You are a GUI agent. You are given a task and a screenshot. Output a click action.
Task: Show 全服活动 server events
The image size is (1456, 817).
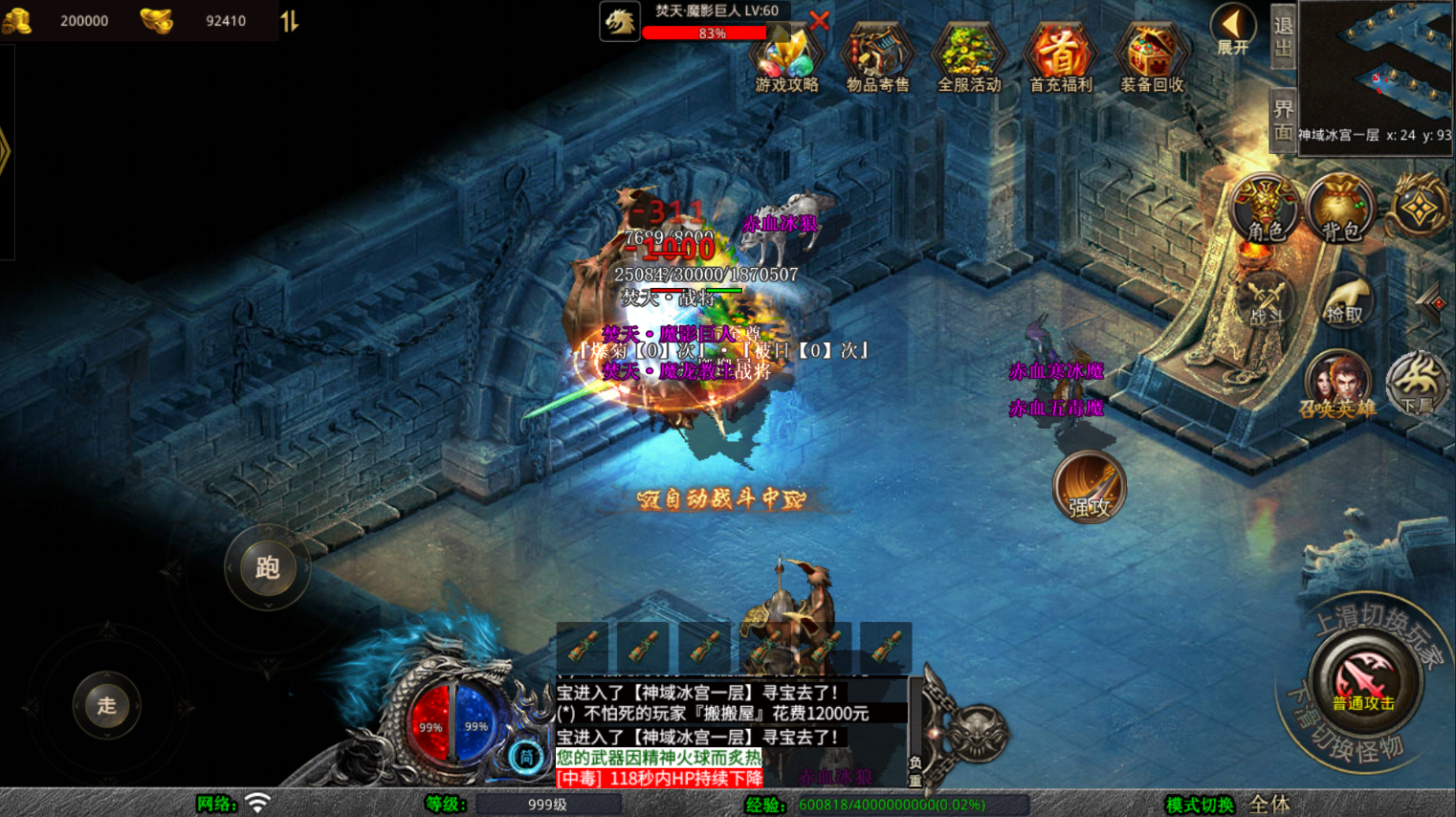click(x=968, y=57)
